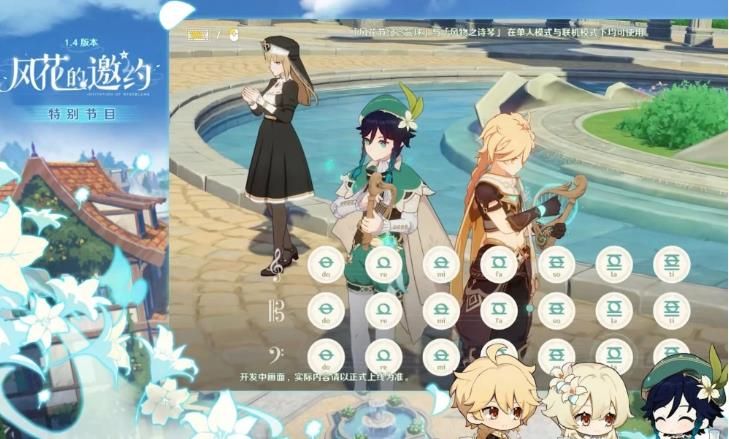Hit the treble clef row so note
The height and width of the screenshot is (439, 729).
tap(556, 265)
